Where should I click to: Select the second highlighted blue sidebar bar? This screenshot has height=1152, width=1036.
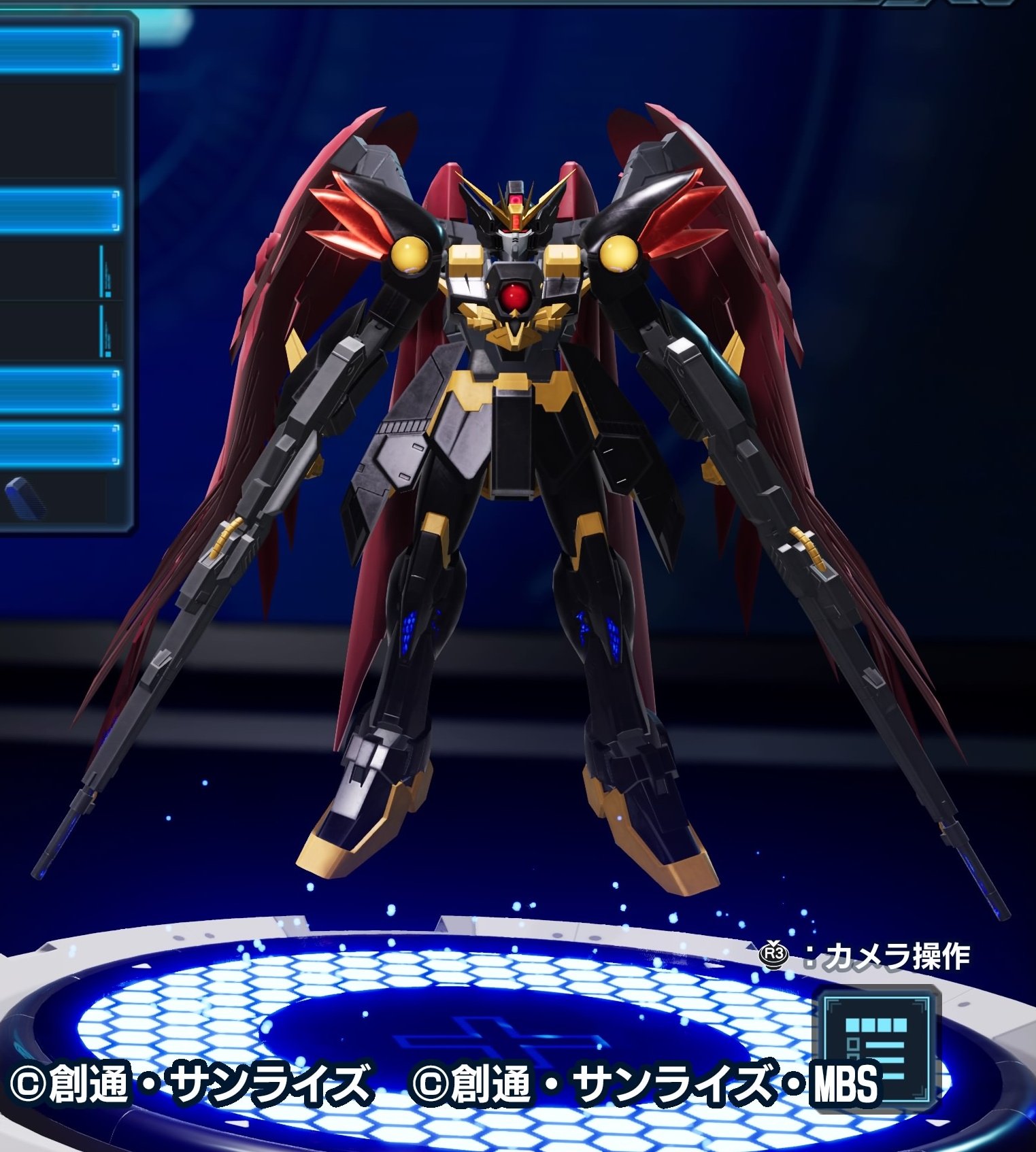[x=58, y=209]
